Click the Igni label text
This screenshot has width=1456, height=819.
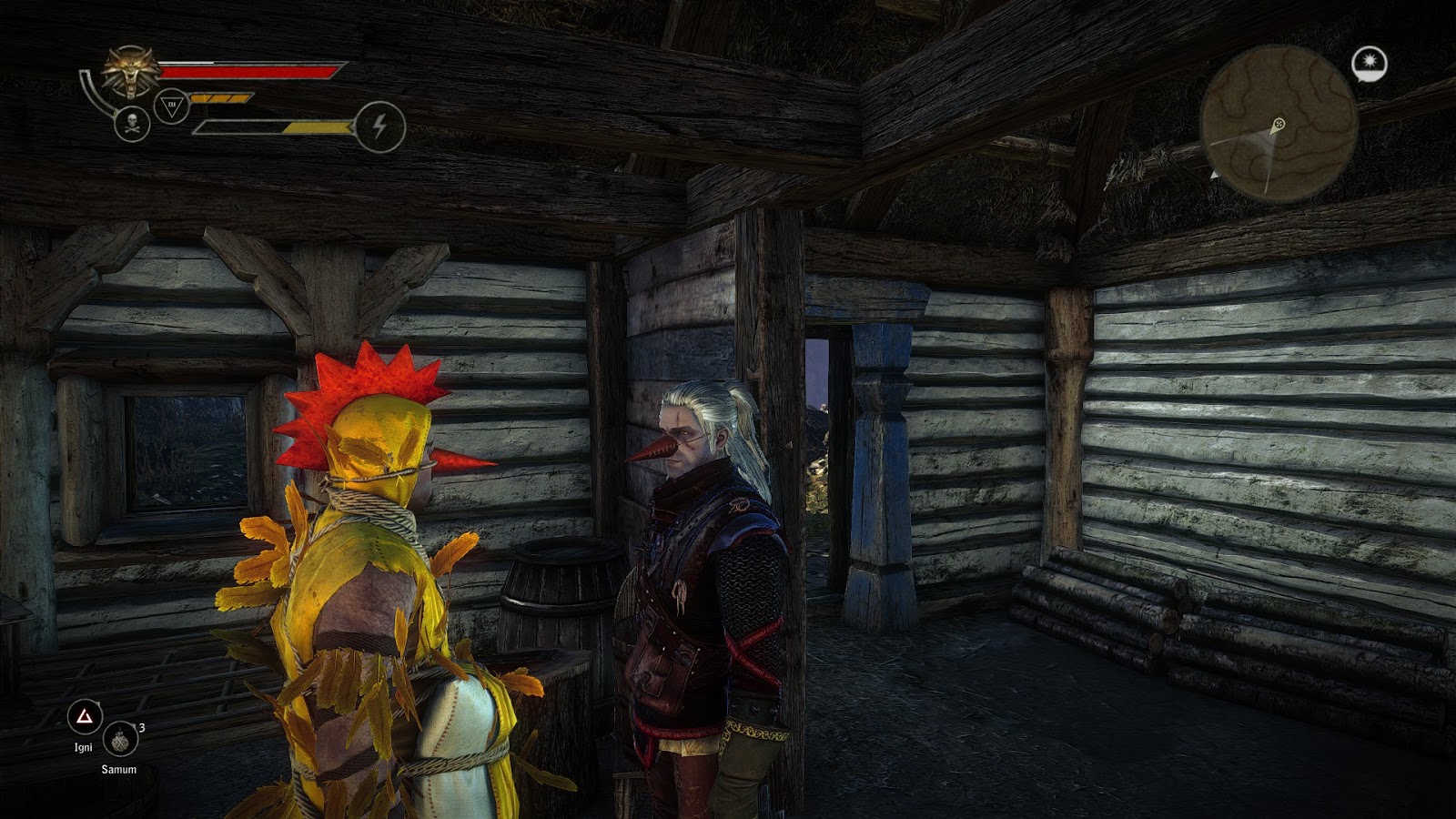pyautogui.click(x=84, y=747)
